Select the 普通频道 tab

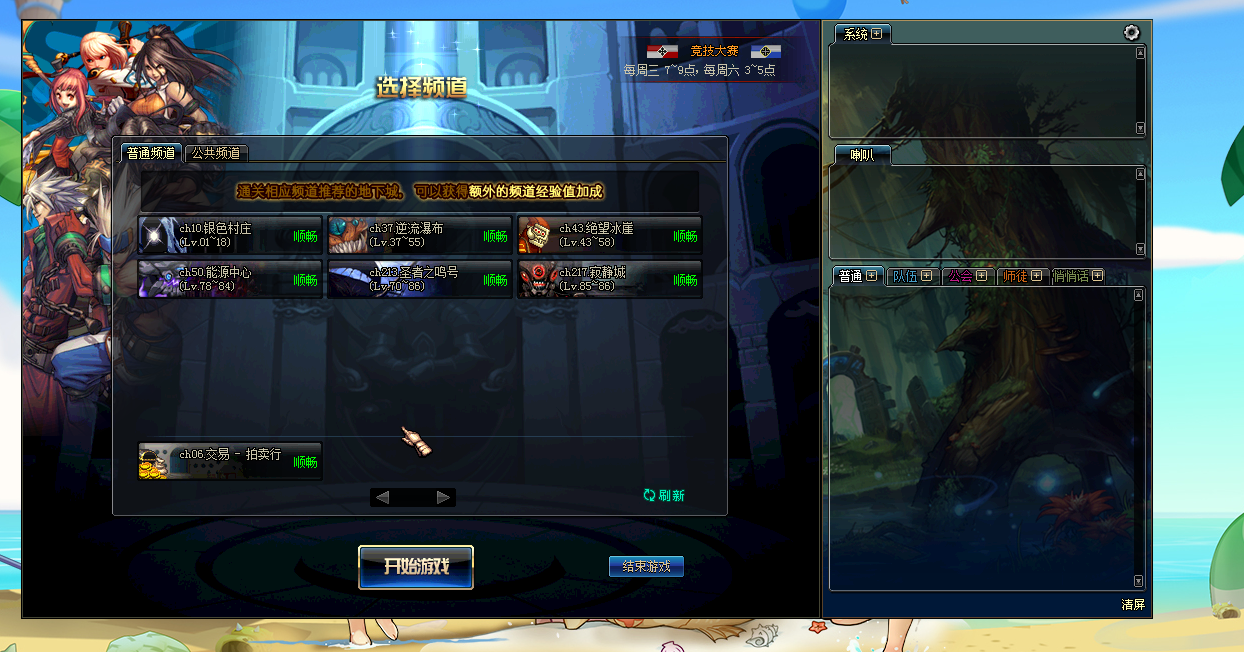click(151, 153)
